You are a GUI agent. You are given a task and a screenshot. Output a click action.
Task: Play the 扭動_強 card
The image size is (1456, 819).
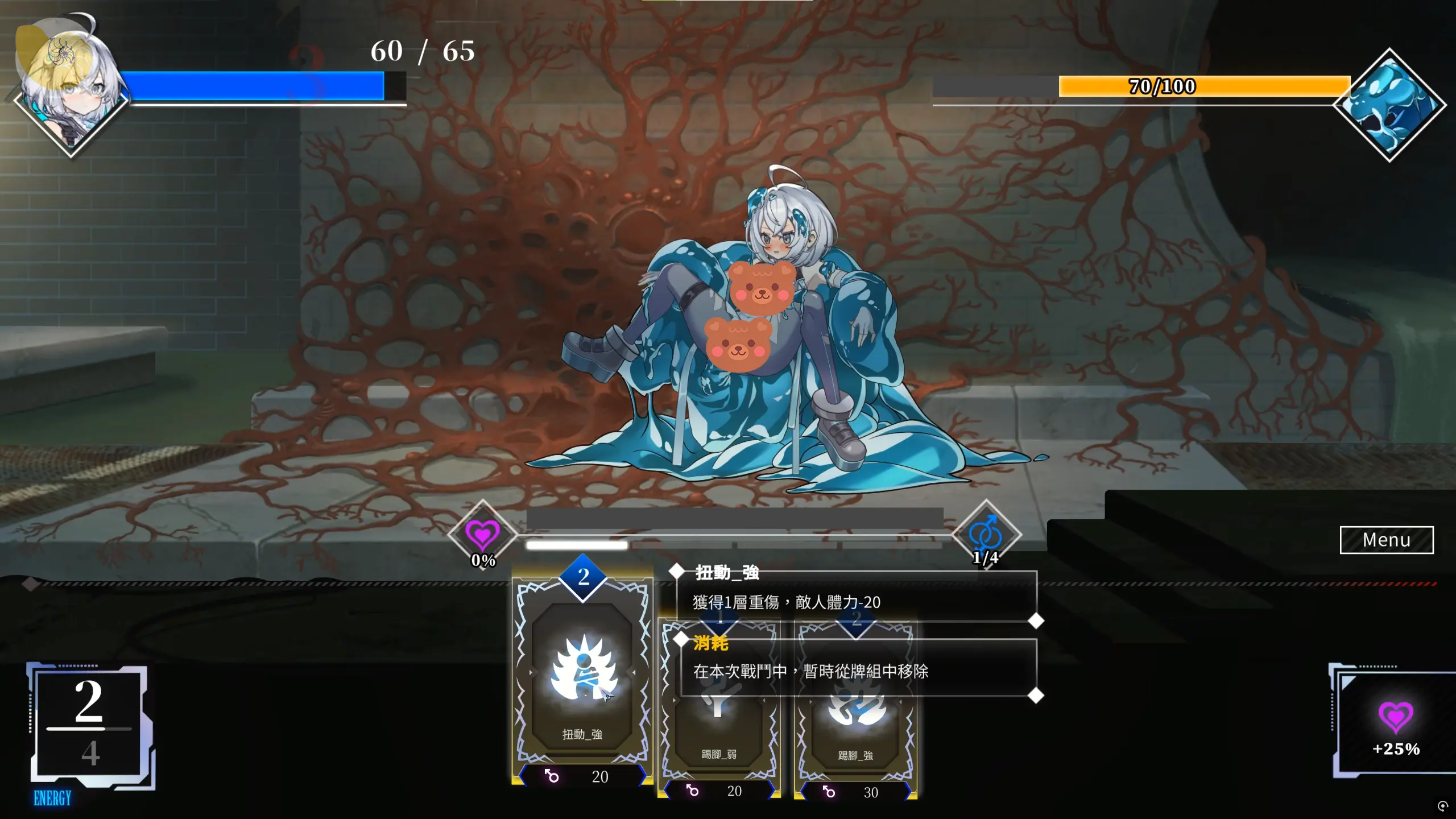click(582, 677)
